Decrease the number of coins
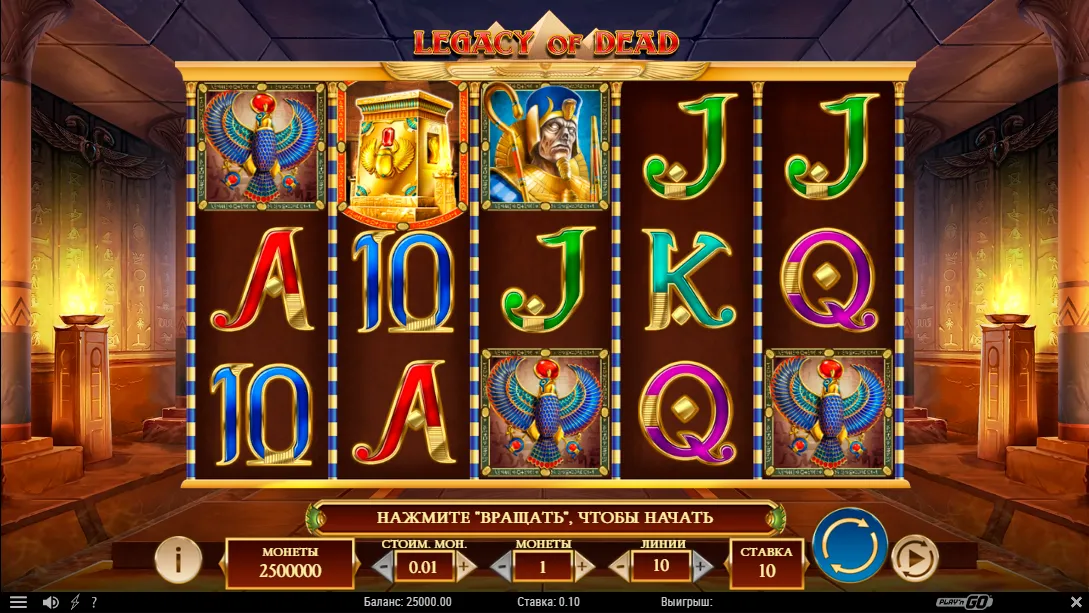This screenshot has width=1089, height=613. [x=503, y=566]
